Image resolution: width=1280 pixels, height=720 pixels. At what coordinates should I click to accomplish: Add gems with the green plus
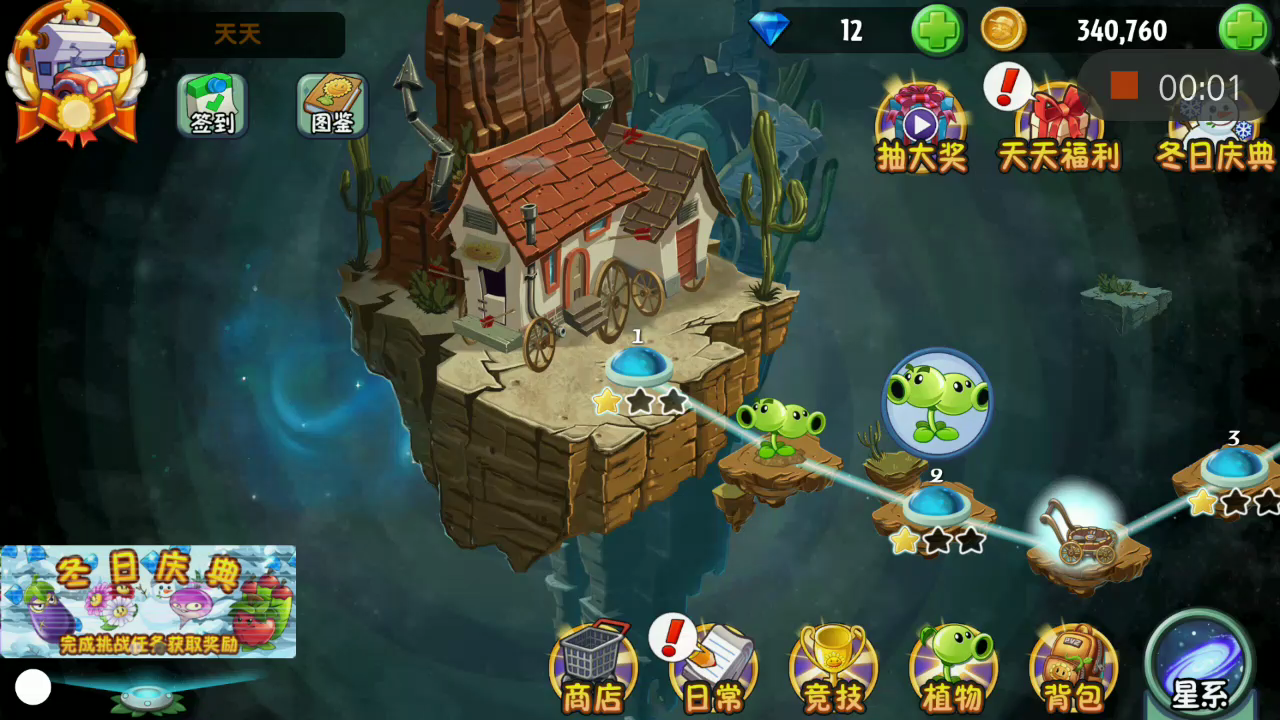pos(938,30)
